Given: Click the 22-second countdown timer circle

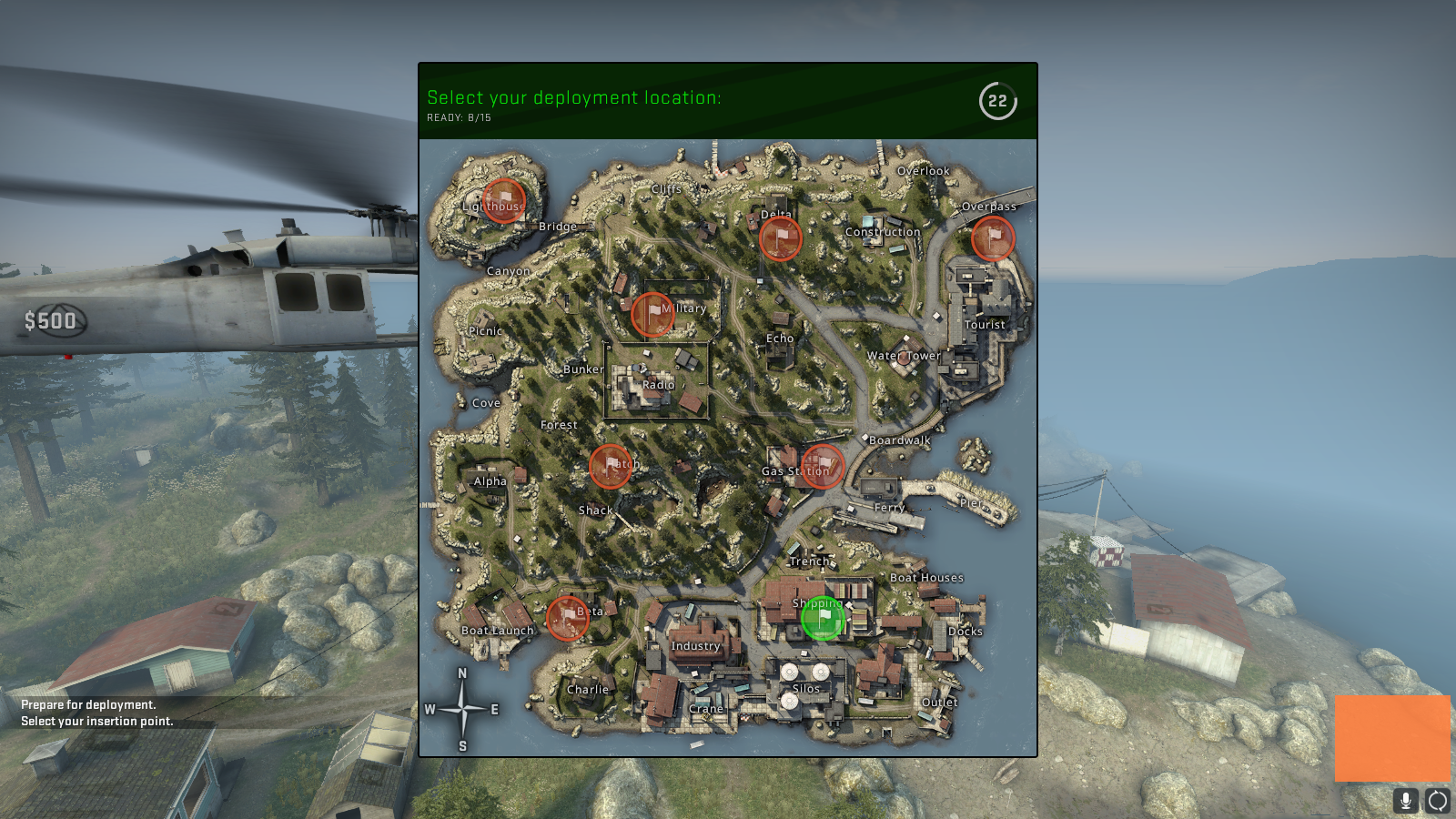Looking at the screenshot, I should click(x=996, y=103).
